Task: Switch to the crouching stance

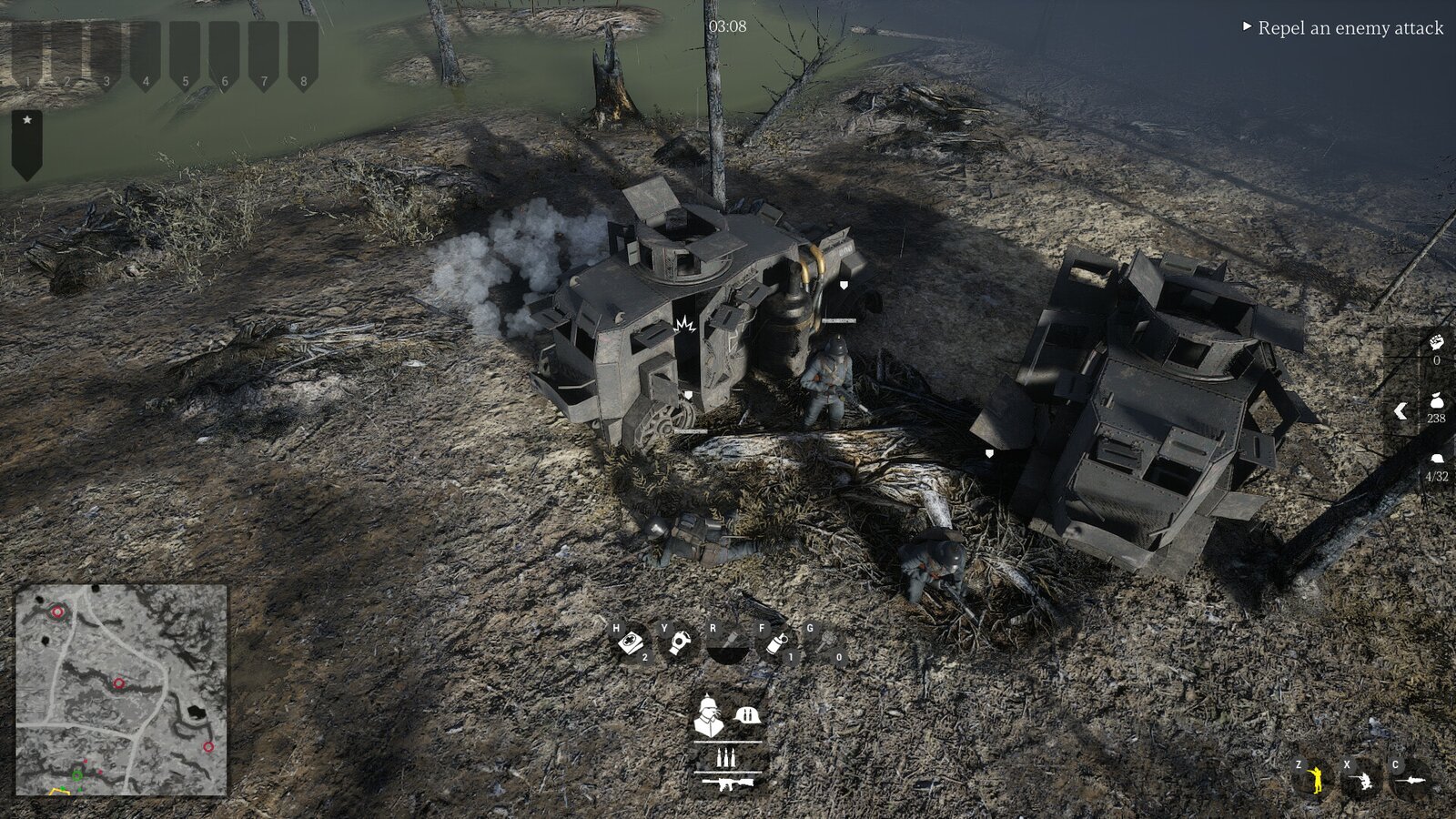Action: click(x=1361, y=780)
